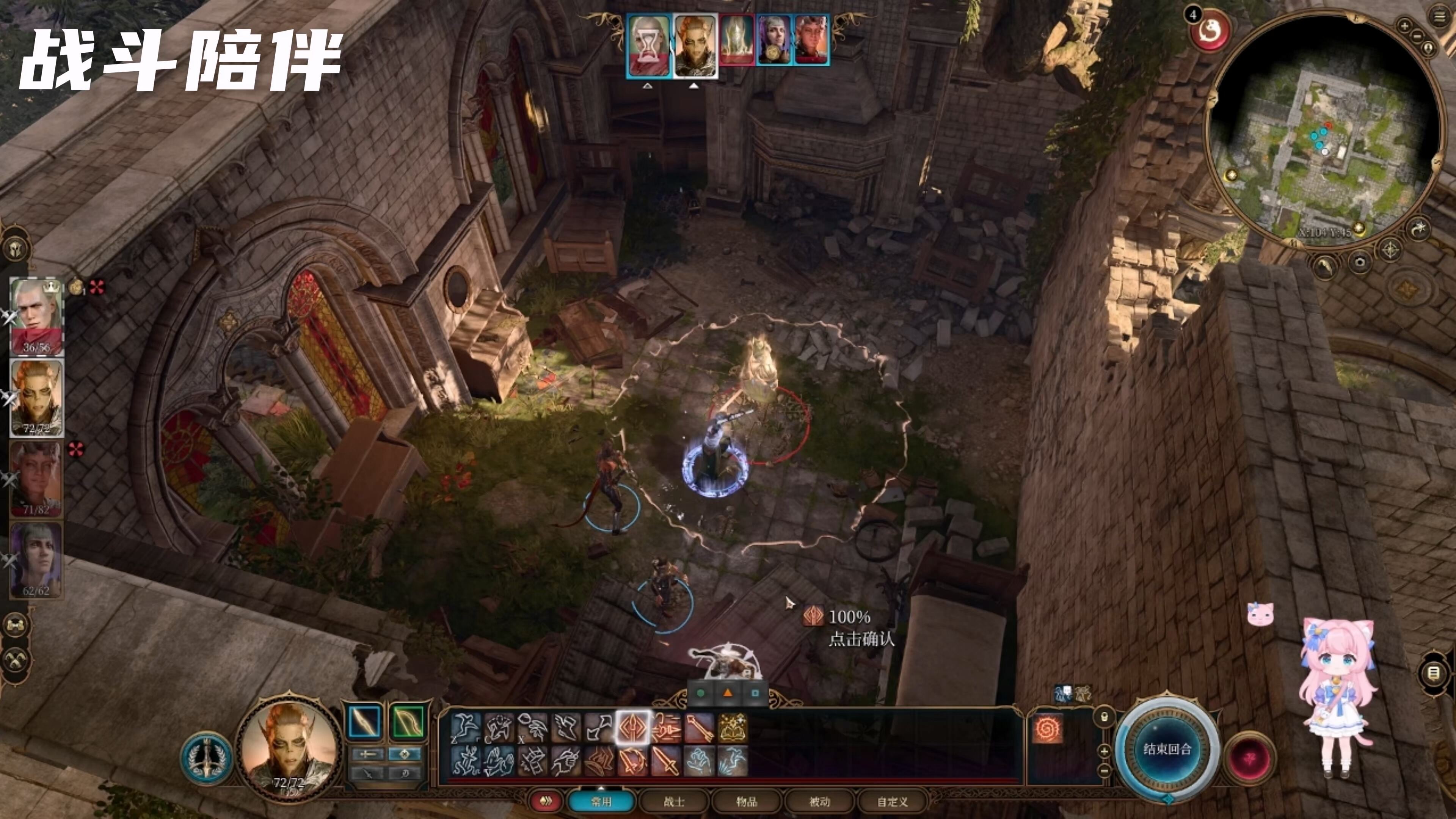Show the 被动 passives tab

click(819, 802)
